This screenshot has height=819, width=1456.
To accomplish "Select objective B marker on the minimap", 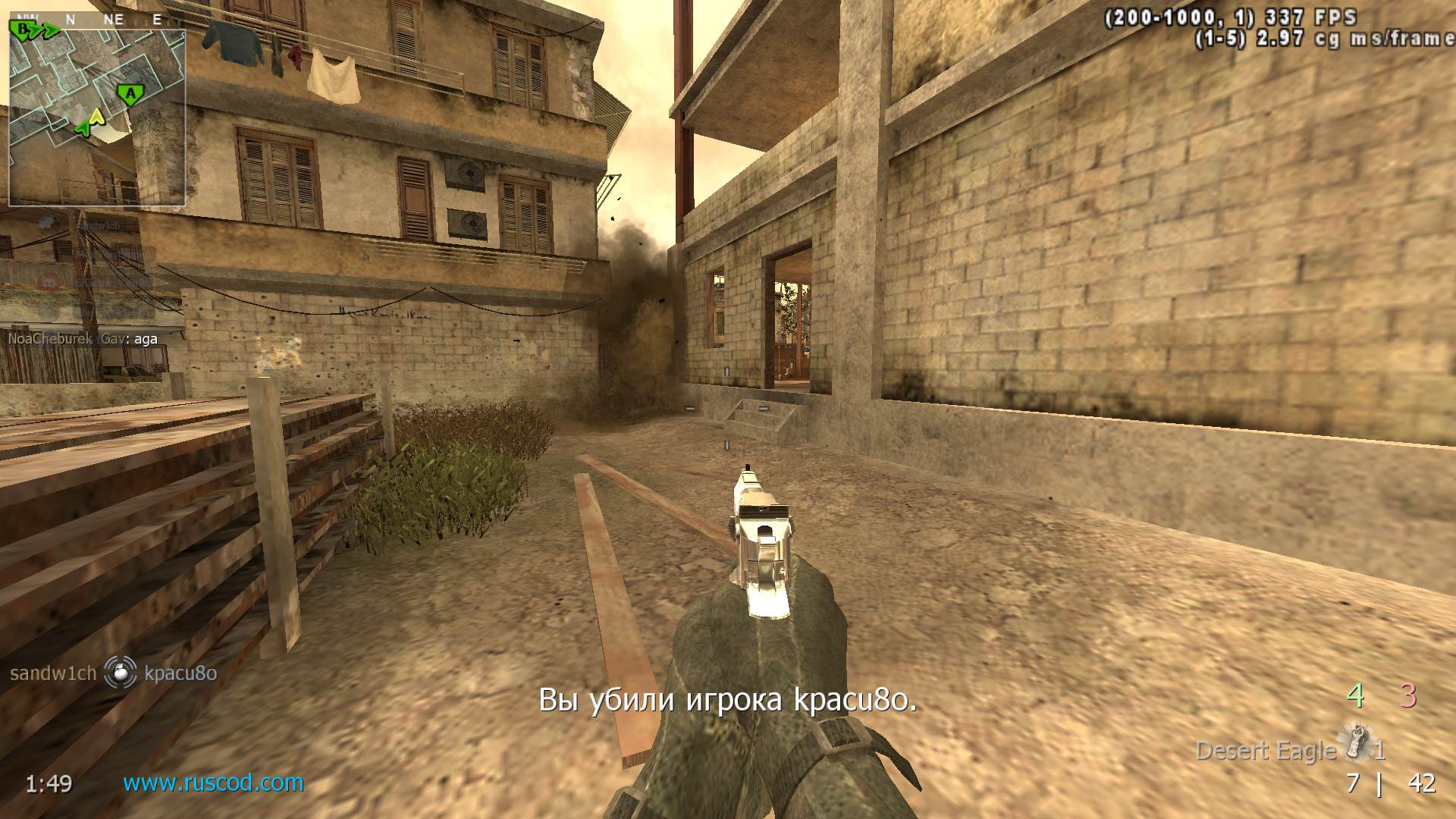I will click(24, 30).
